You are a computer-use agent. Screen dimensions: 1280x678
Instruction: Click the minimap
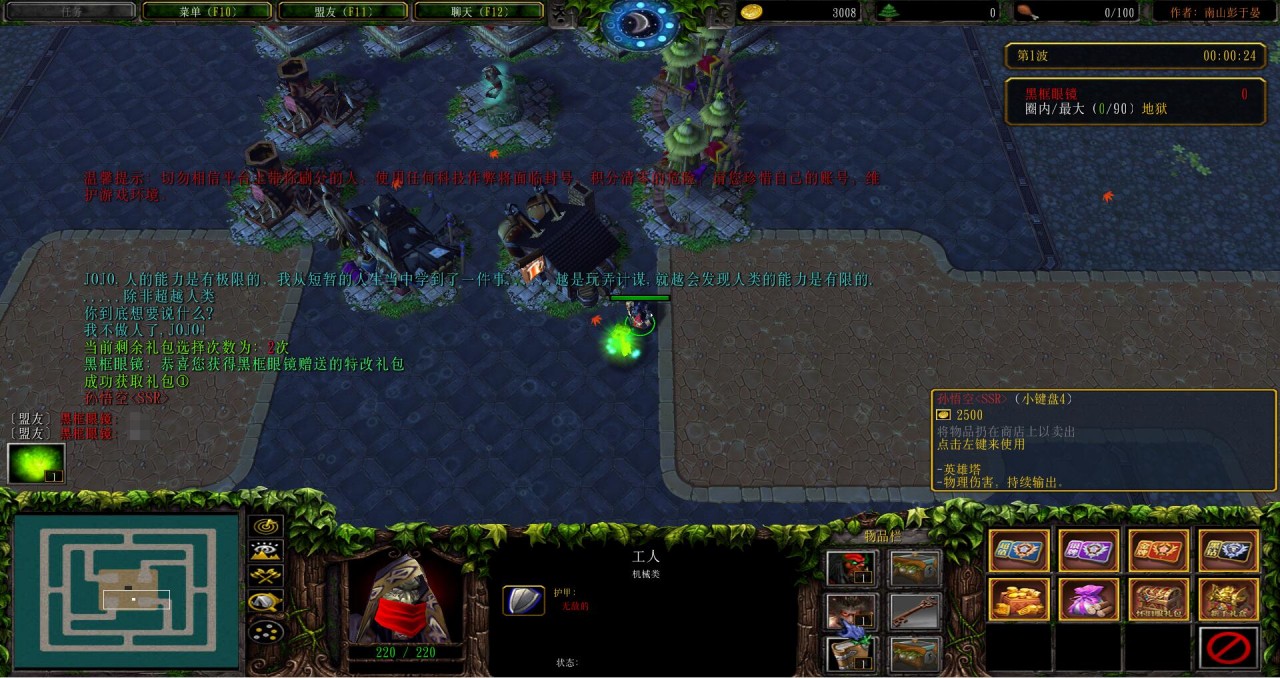pos(126,590)
